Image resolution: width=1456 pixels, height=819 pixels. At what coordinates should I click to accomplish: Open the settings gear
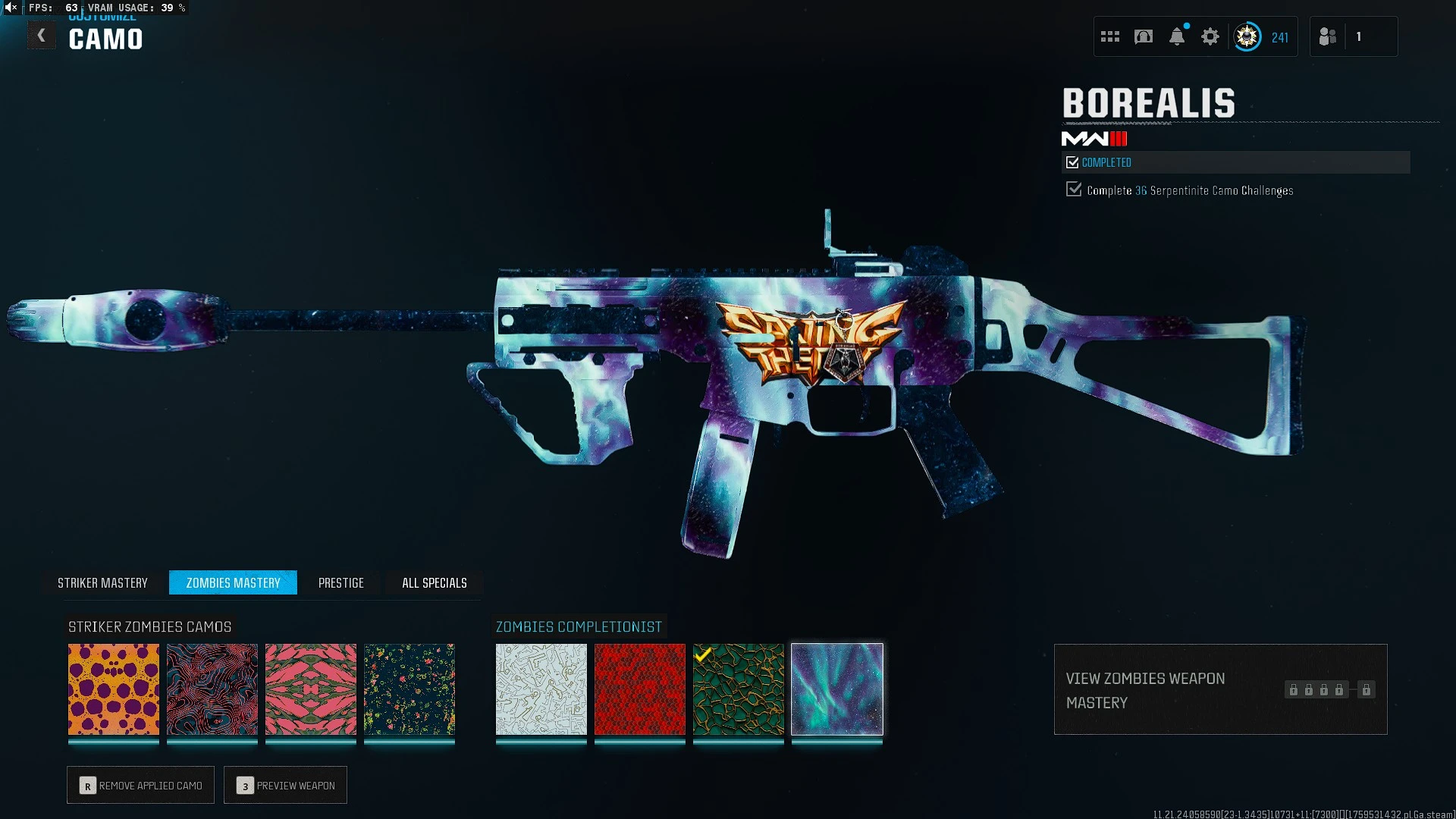[x=1210, y=36]
